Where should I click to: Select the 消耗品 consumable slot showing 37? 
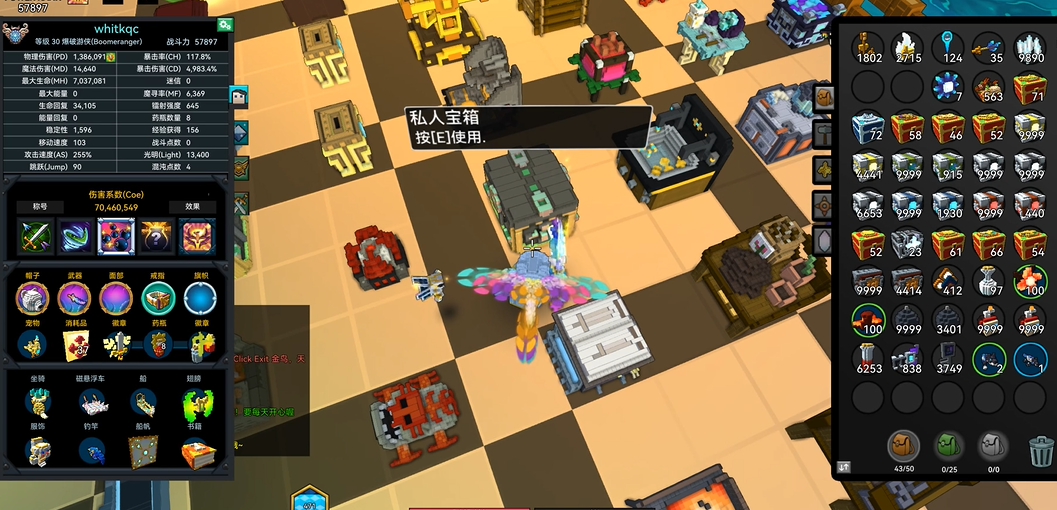74,345
